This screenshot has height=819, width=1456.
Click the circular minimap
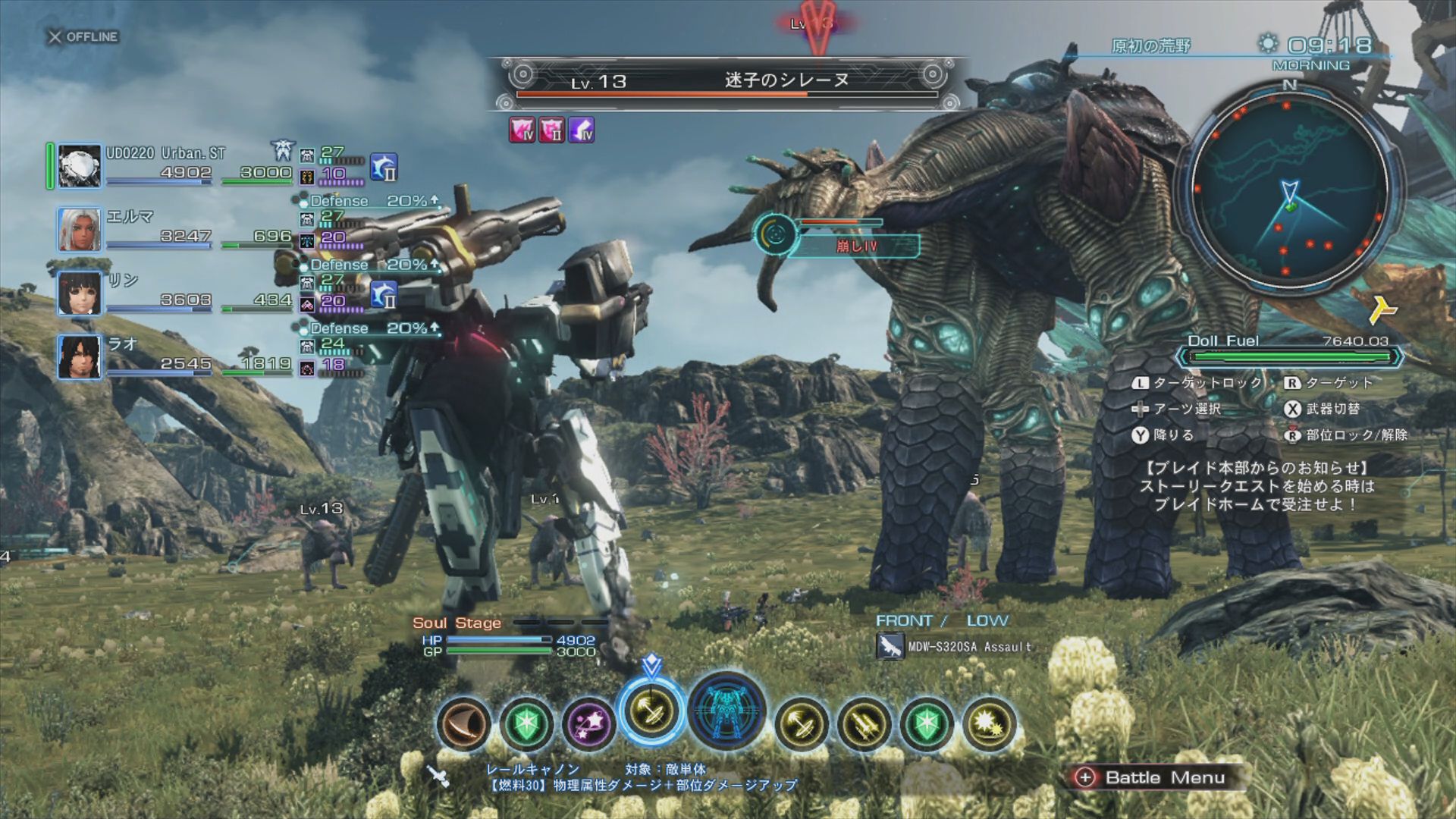(x=1289, y=191)
